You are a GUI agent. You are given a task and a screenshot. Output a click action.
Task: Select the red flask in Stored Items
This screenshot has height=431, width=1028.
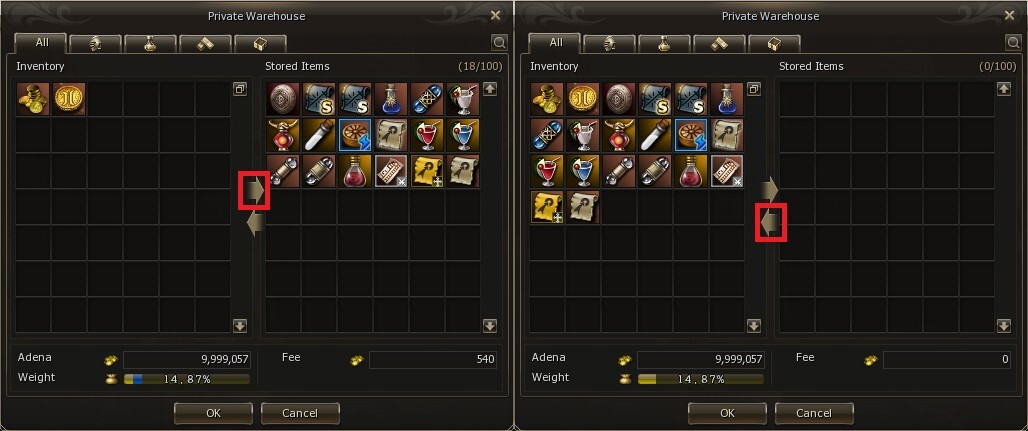[x=356, y=172]
